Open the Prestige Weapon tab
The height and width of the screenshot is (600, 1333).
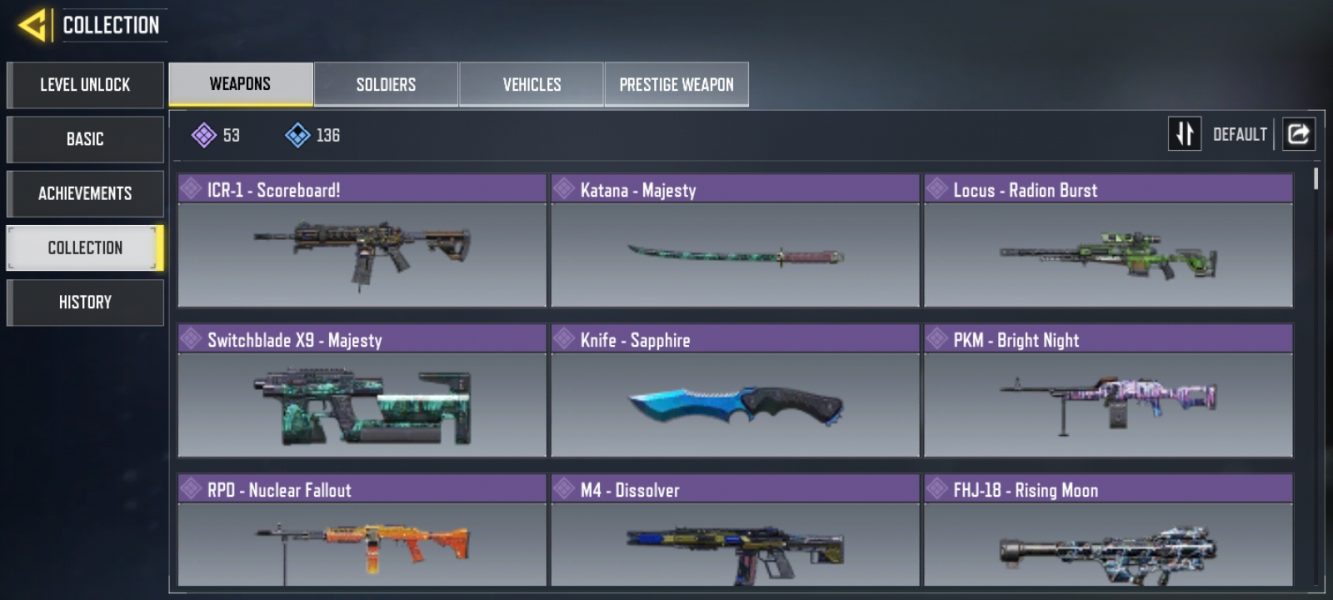[x=676, y=84]
